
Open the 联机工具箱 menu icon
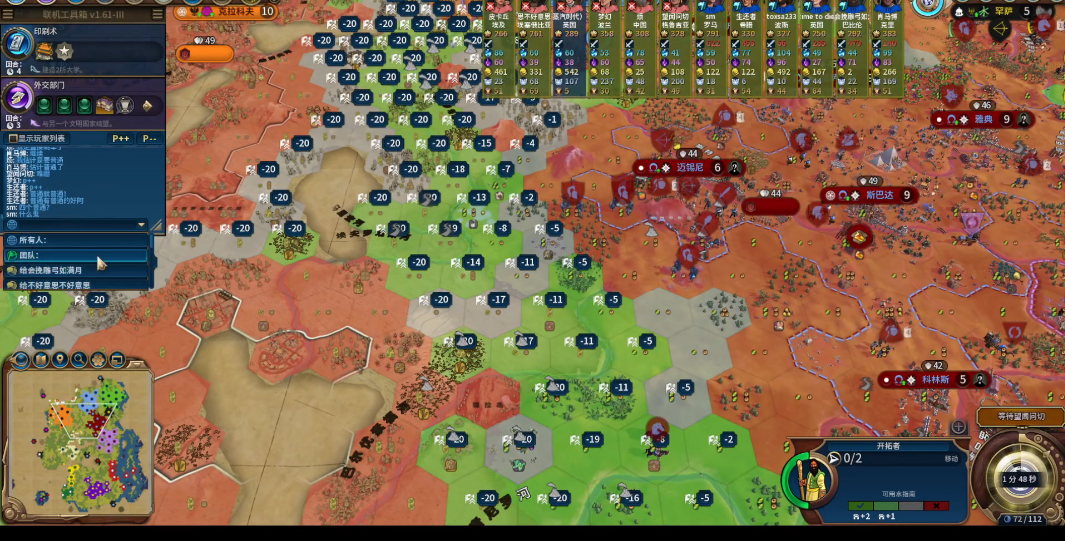tap(157, 14)
